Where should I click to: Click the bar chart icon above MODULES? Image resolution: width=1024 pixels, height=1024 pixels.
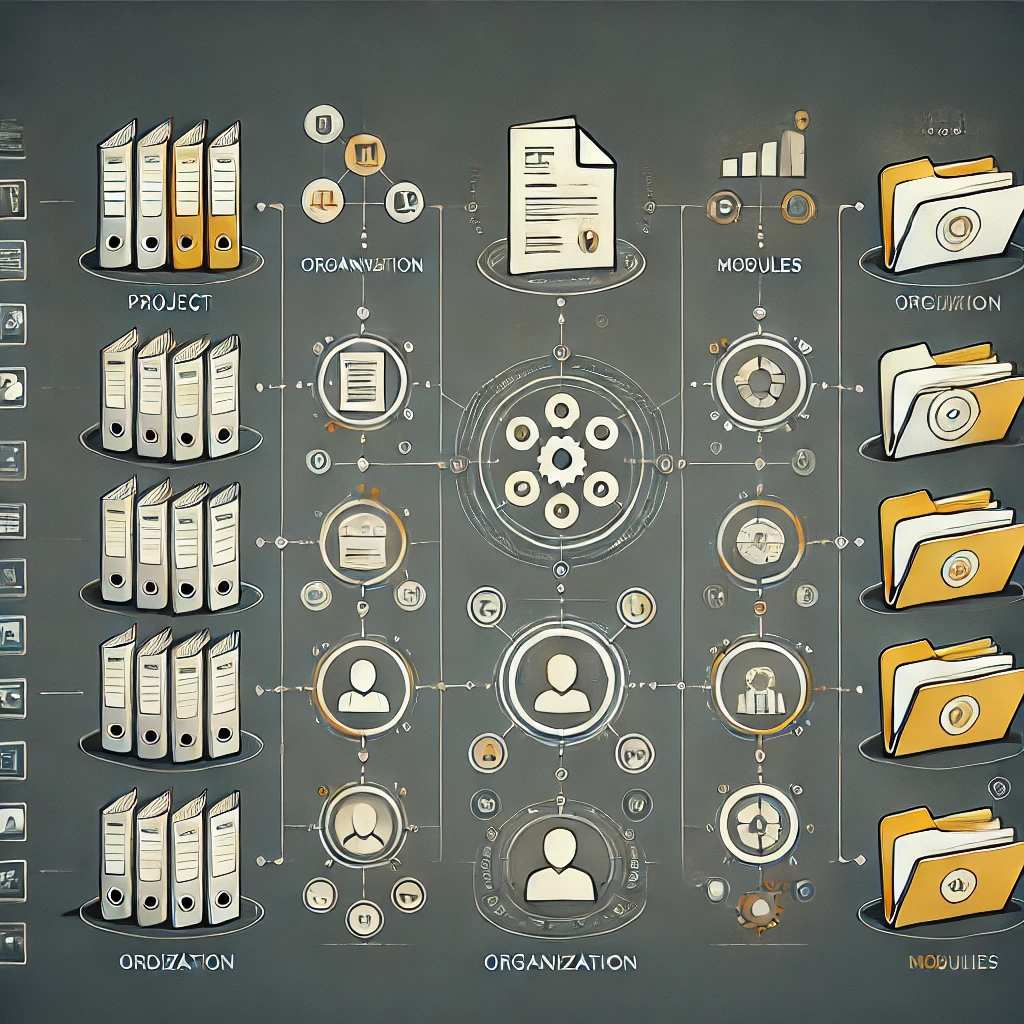(x=765, y=152)
